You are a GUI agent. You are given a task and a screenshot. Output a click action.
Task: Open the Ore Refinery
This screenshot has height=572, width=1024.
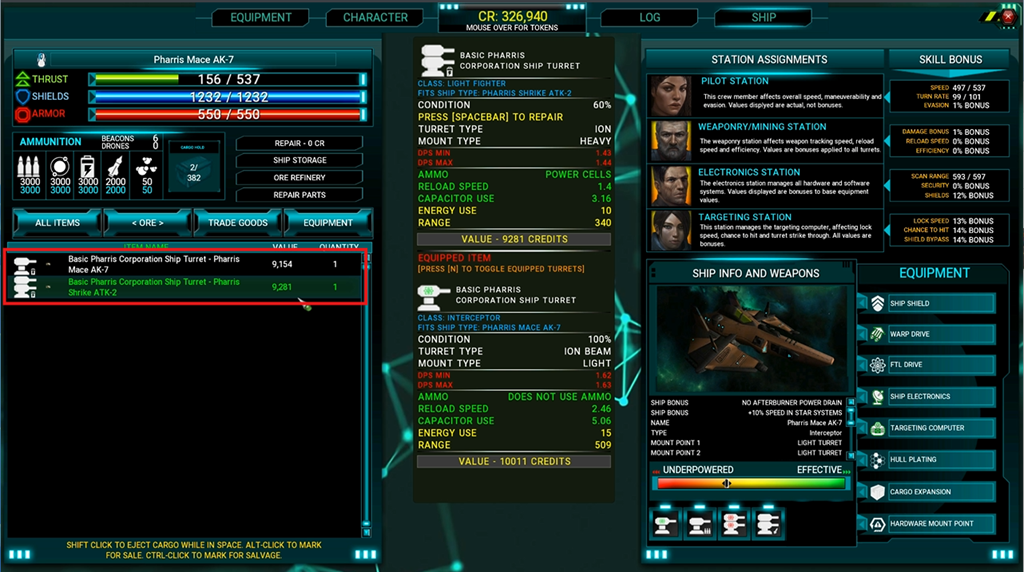(300, 177)
